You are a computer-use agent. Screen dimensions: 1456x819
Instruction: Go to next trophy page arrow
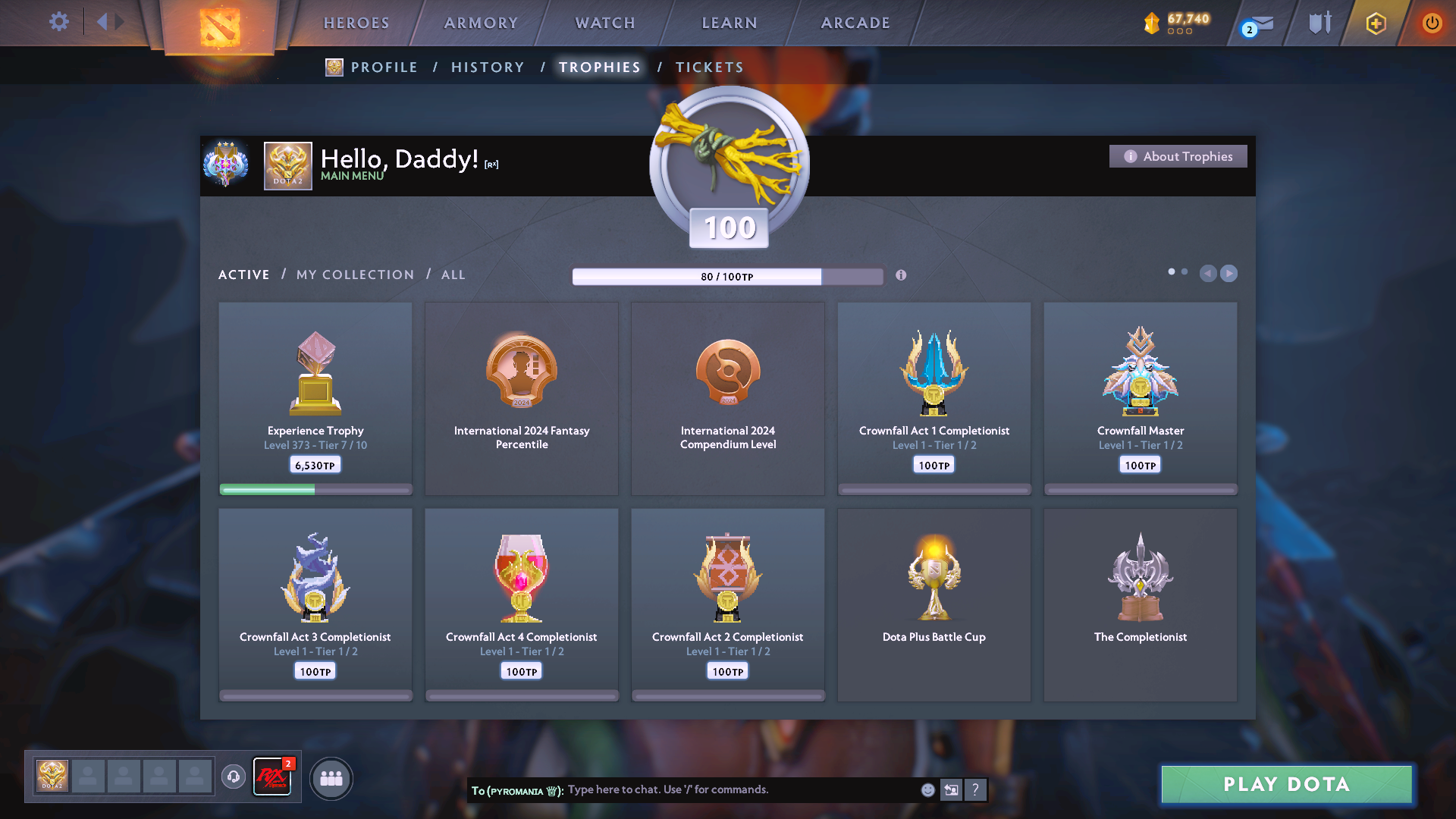click(x=1228, y=273)
